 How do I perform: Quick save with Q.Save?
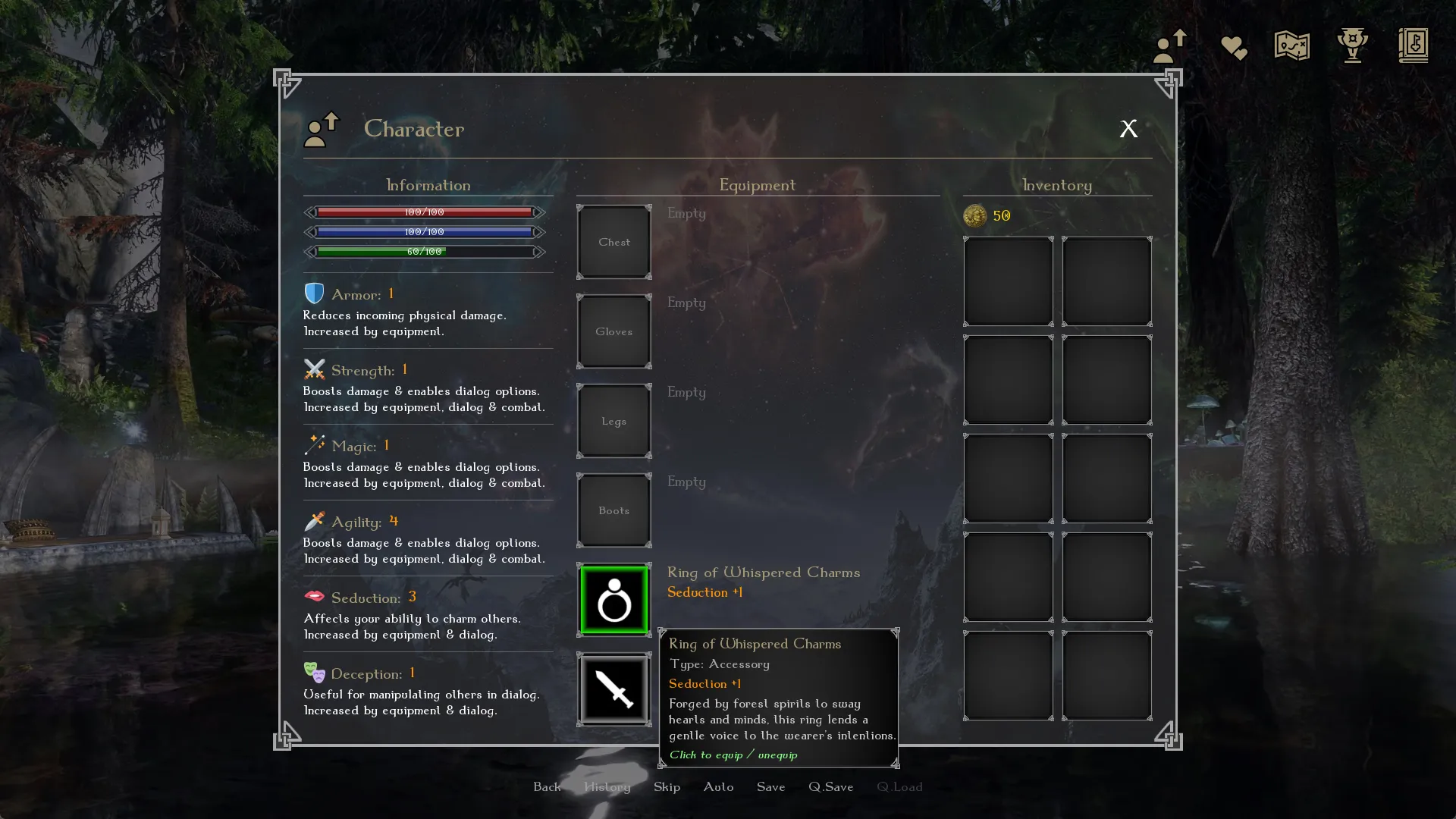click(x=830, y=787)
